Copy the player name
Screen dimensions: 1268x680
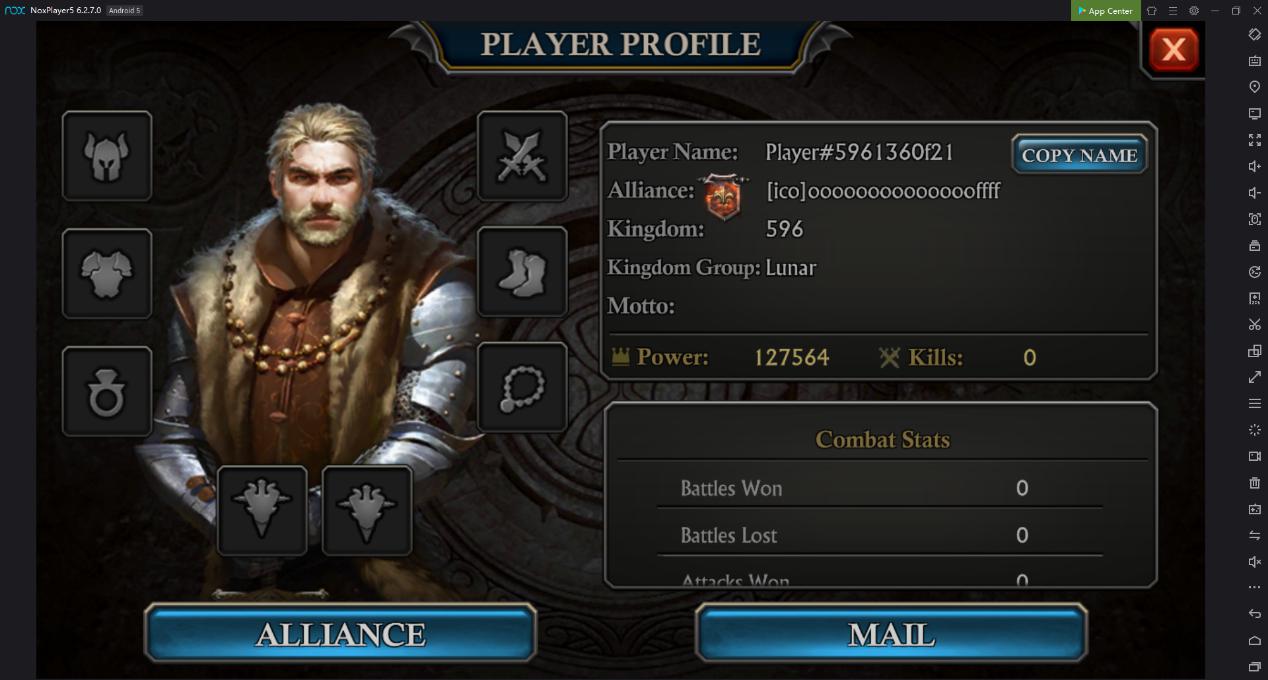1079,155
